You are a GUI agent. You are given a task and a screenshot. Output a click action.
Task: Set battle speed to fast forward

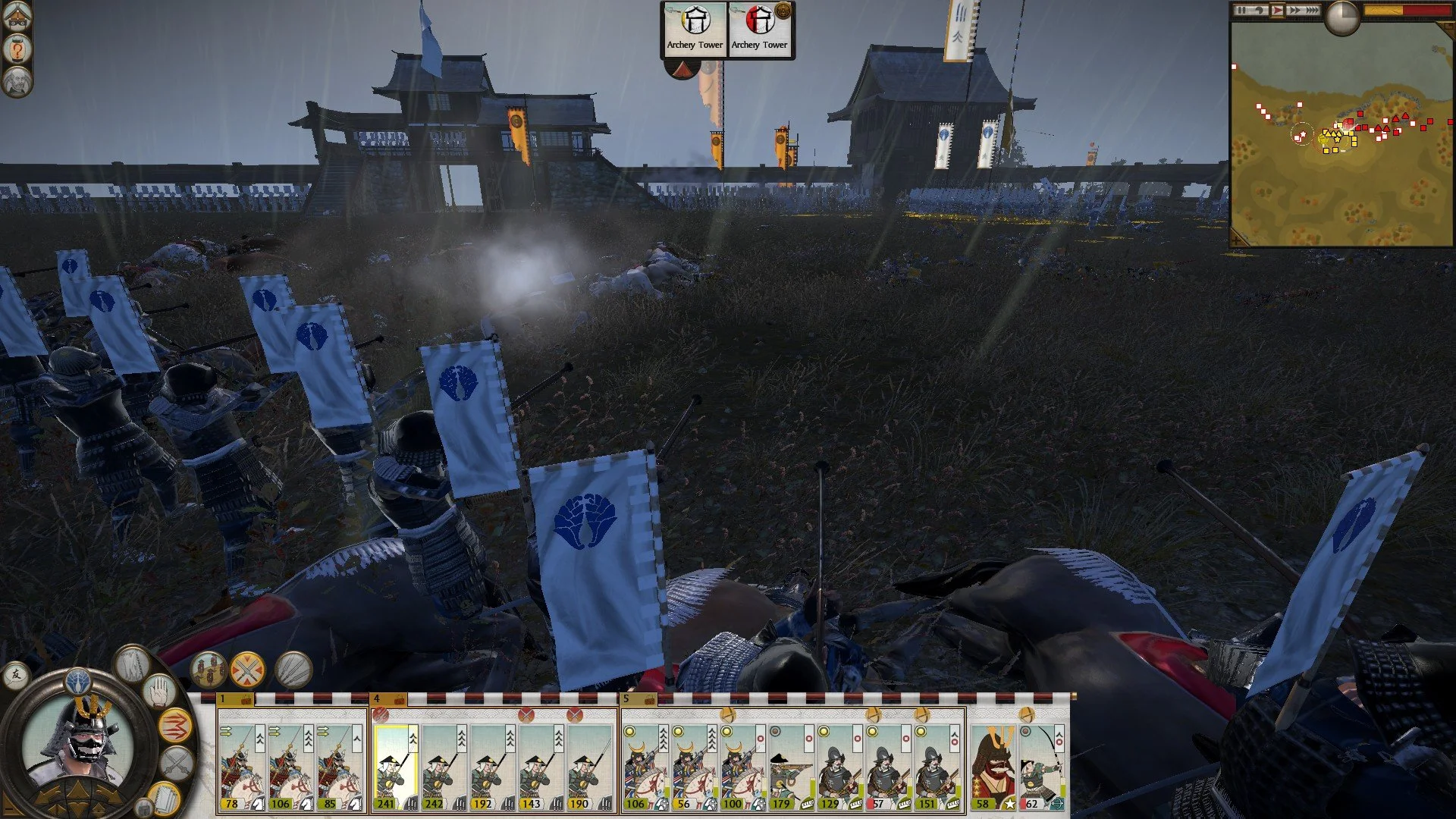[1294, 10]
